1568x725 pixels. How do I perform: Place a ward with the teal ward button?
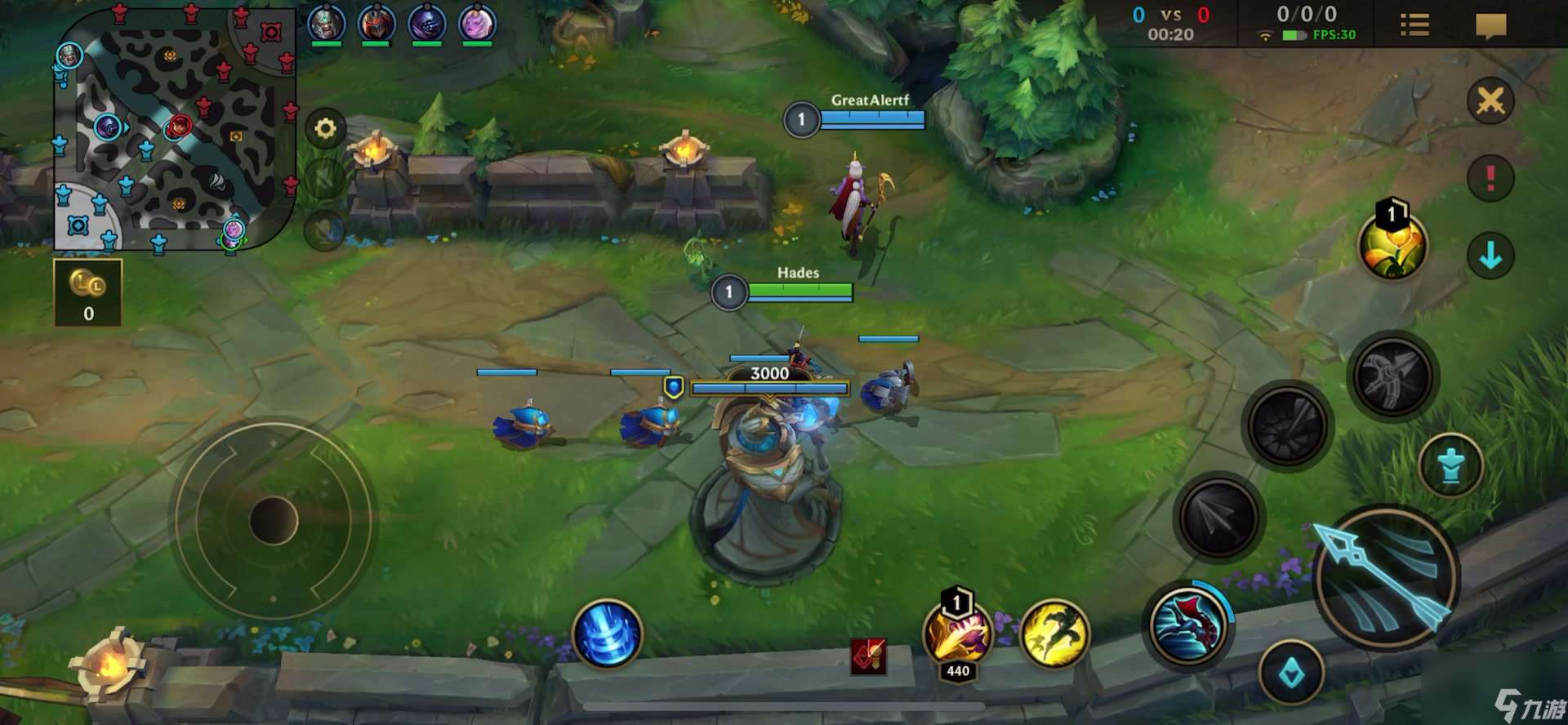coord(1450,465)
